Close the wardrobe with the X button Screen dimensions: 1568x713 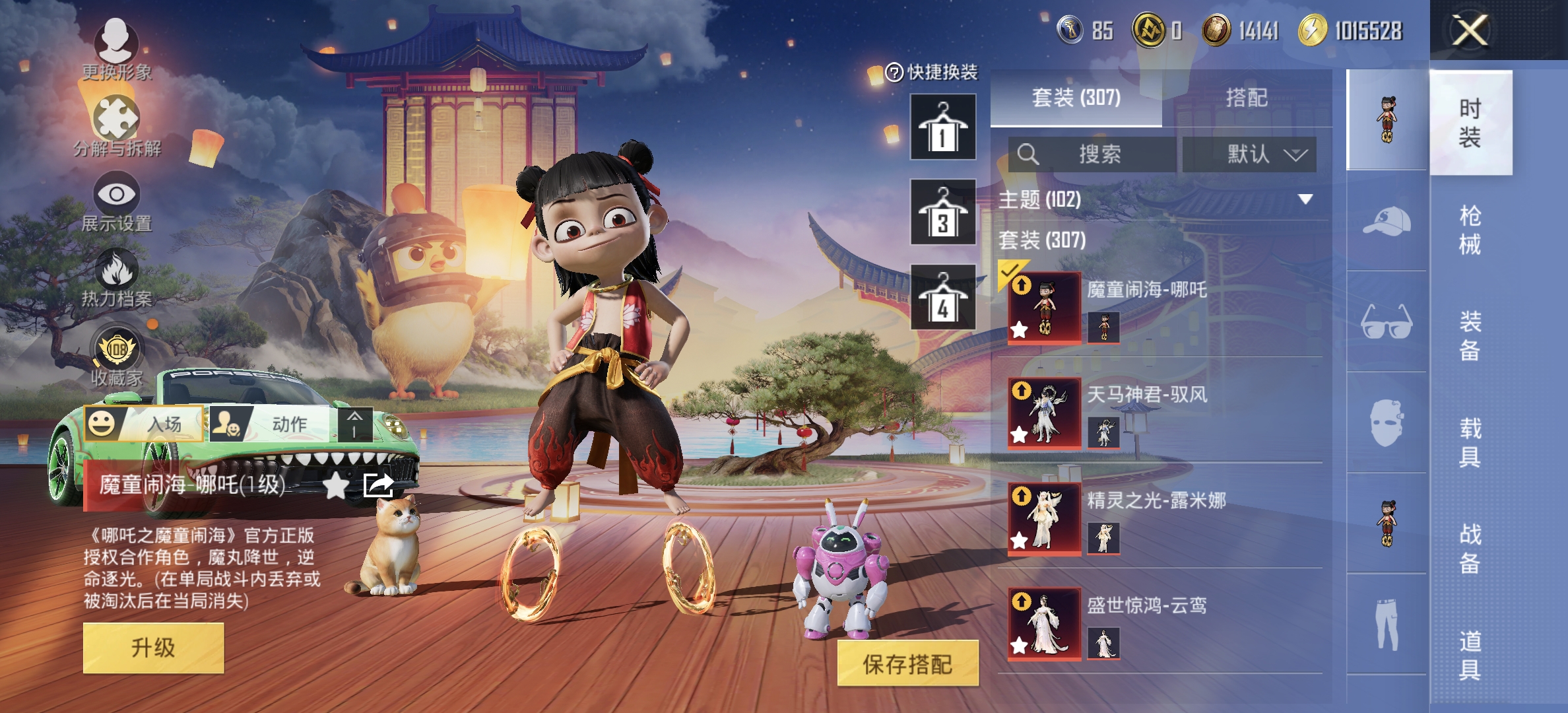1470,30
